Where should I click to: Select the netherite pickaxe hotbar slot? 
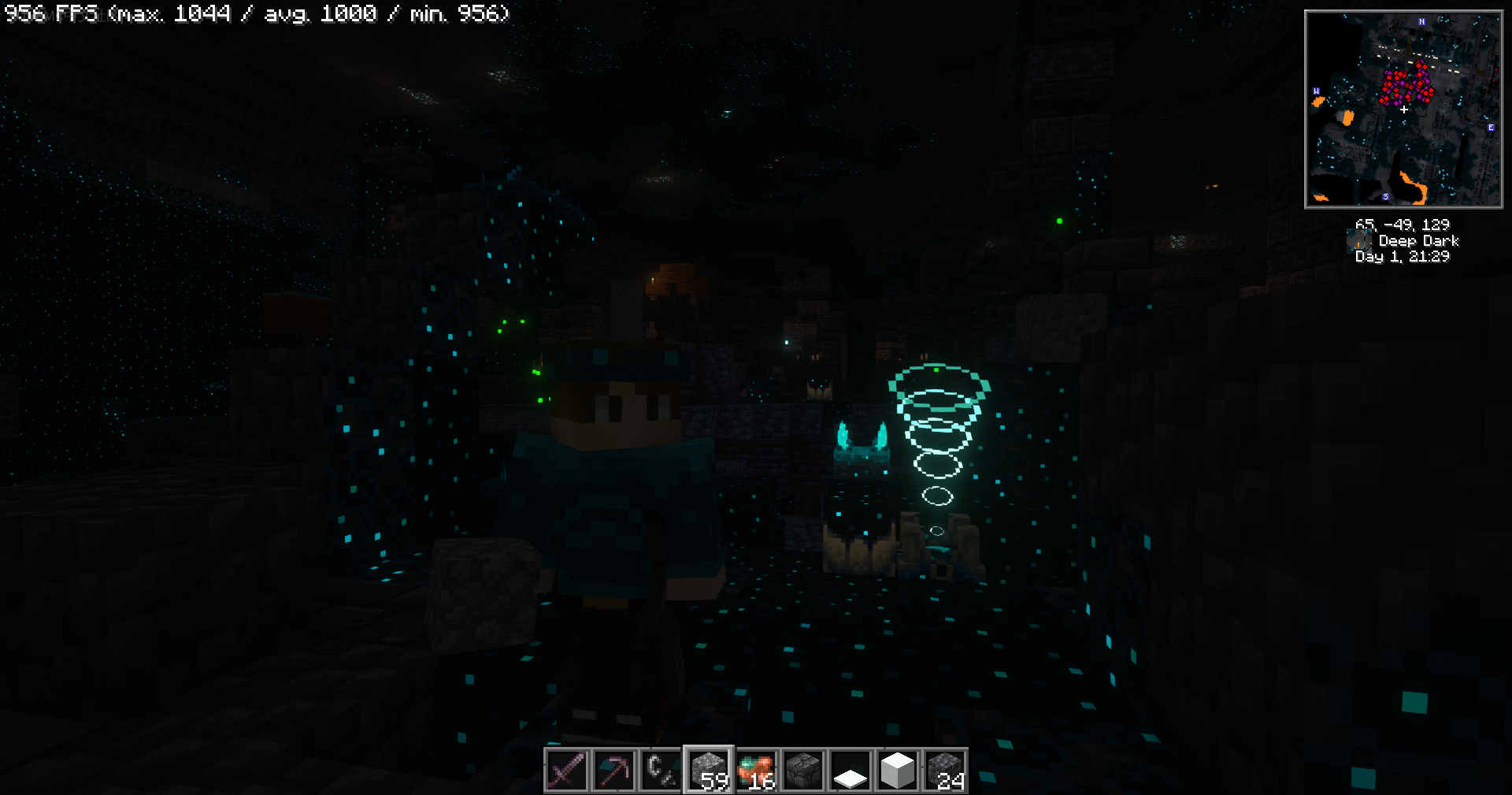coord(613,770)
